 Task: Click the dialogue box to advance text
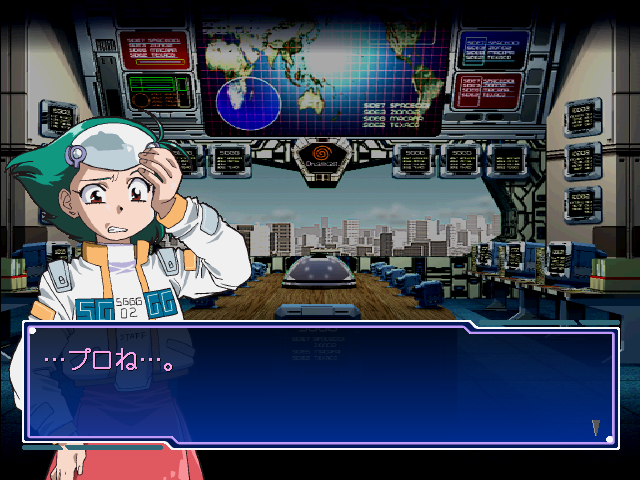[320, 385]
